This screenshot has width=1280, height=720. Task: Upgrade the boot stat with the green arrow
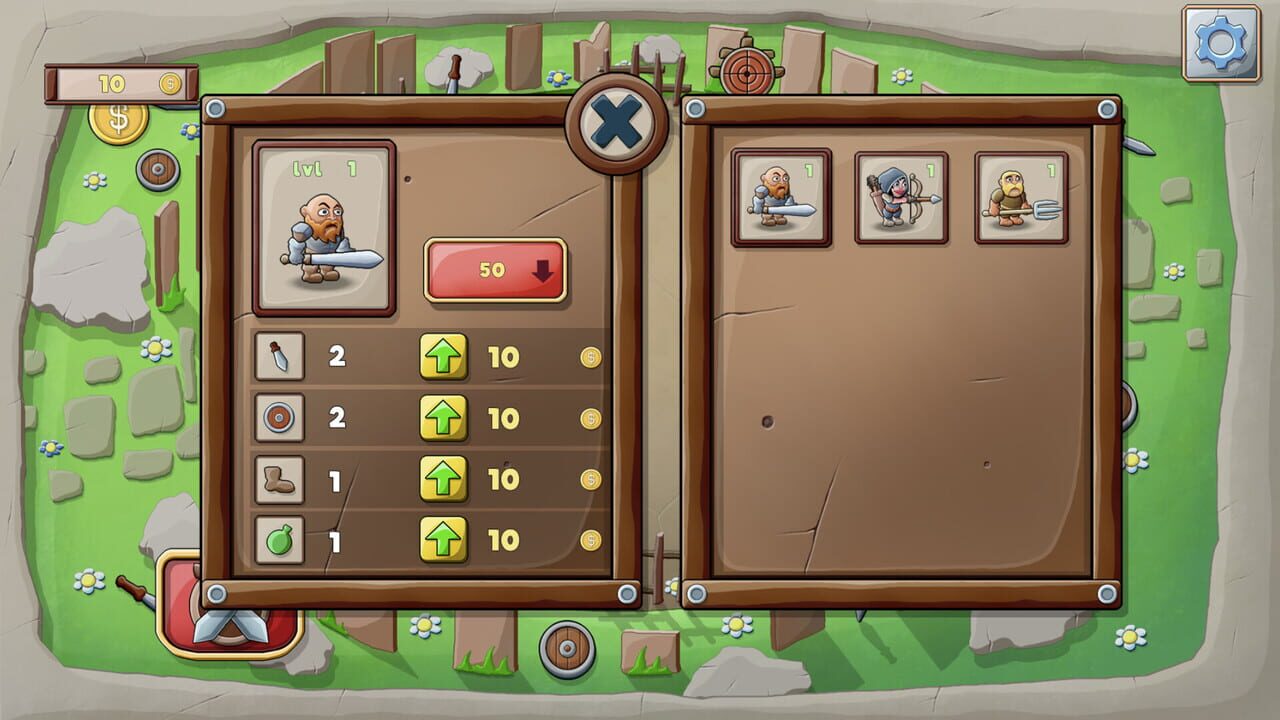tap(444, 477)
